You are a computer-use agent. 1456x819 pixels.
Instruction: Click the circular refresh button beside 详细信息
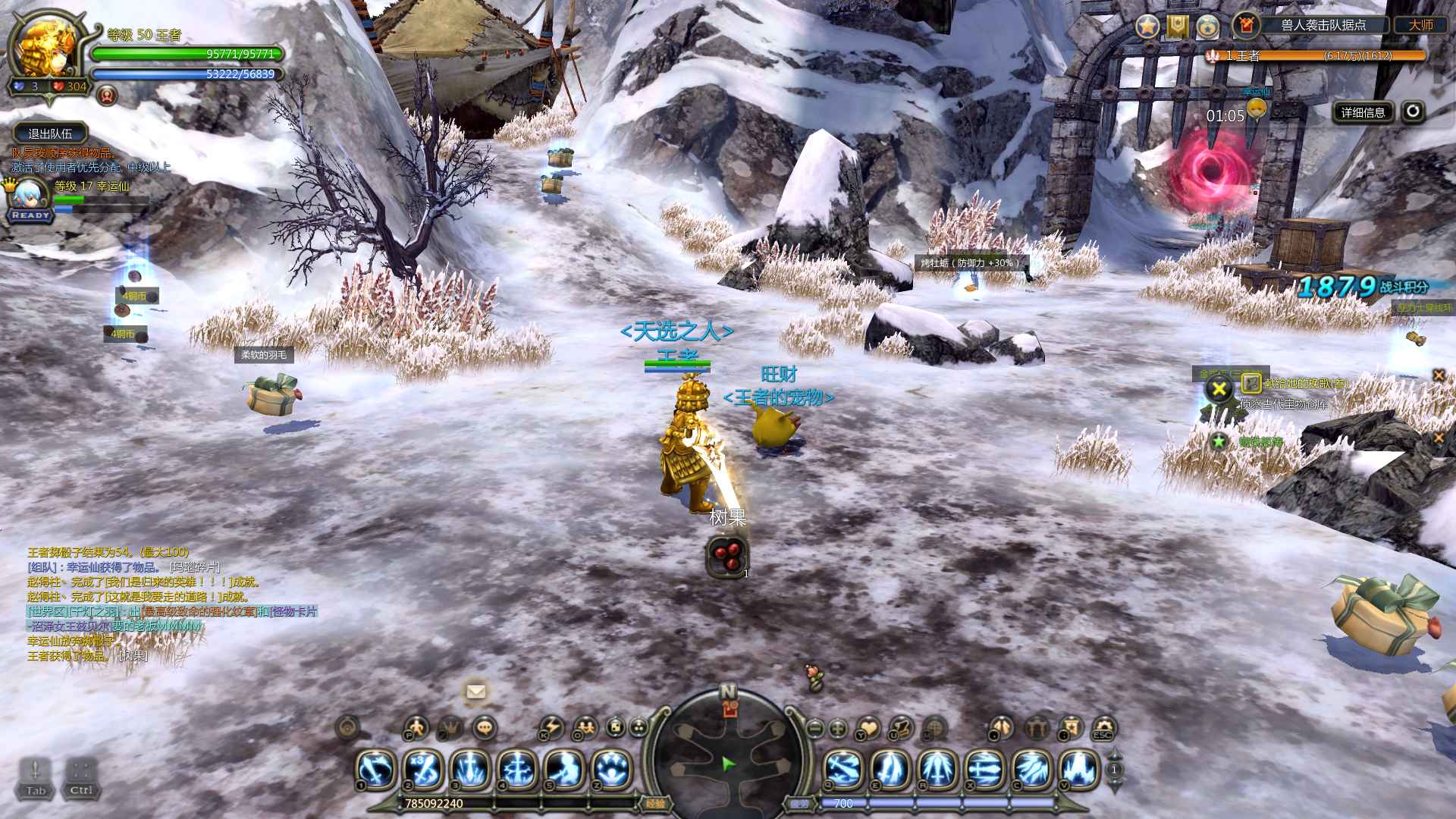pyautogui.click(x=1412, y=111)
